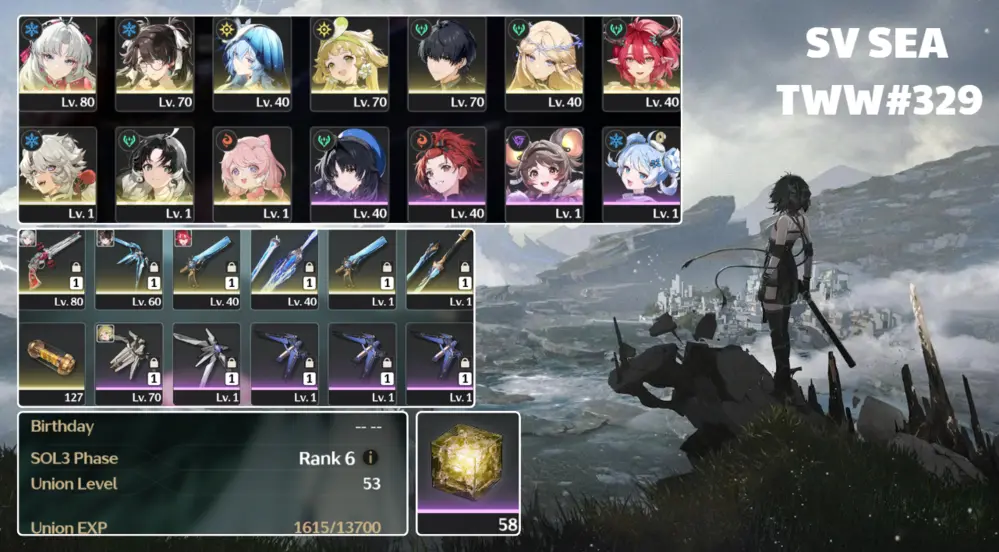Image resolution: width=999 pixels, height=552 pixels.
Task: Open the pink-haired Lv. 1 character
Action: [252, 172]
